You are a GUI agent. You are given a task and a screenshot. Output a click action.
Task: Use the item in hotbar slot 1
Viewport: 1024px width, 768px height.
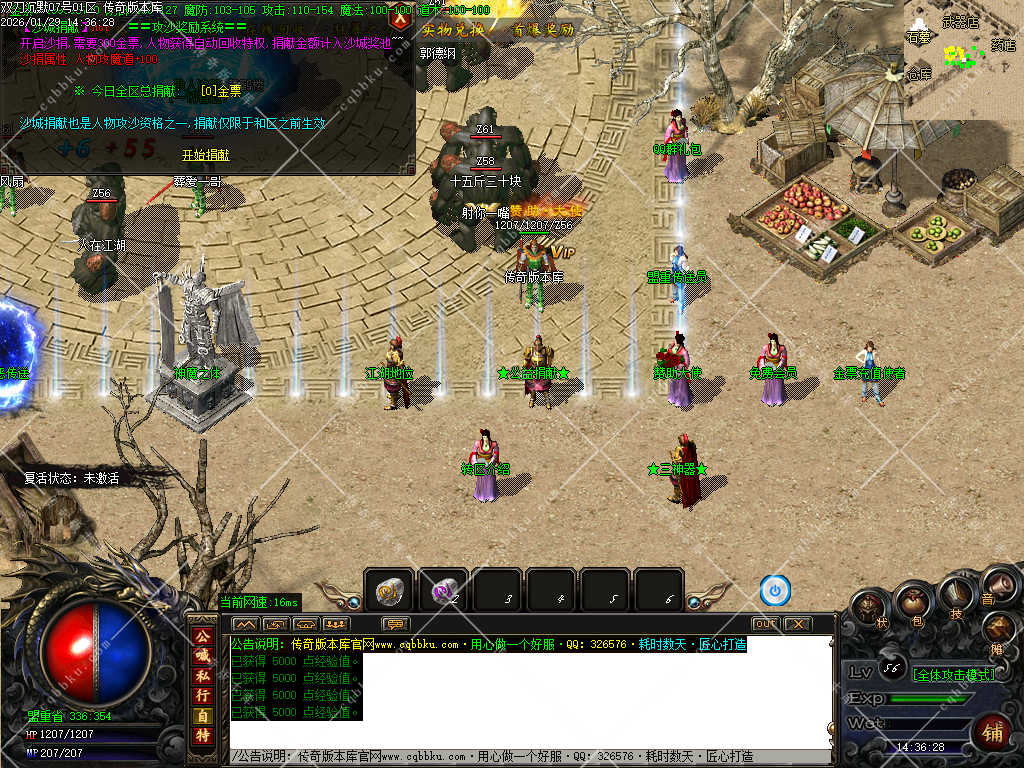[x=388, y=592]
